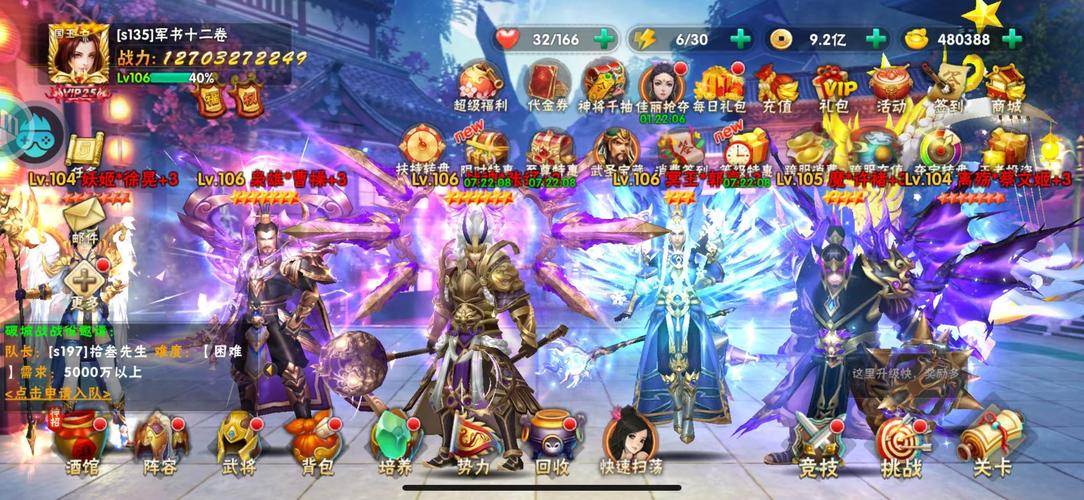
Task: Open the 邮件 mail envelope
Action: (86, 219)
